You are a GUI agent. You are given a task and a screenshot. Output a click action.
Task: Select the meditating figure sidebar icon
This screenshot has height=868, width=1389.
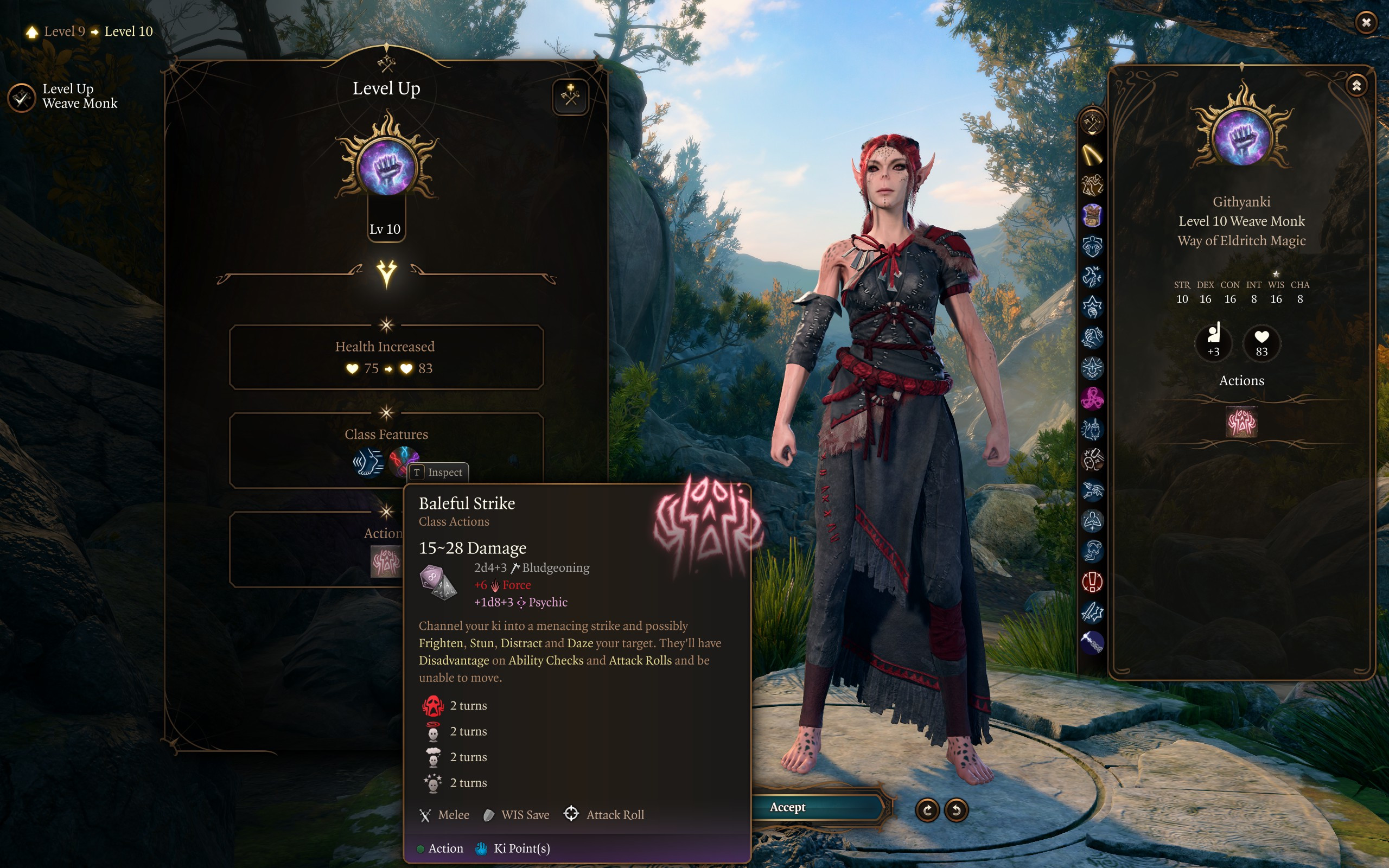click(1092, 521)
